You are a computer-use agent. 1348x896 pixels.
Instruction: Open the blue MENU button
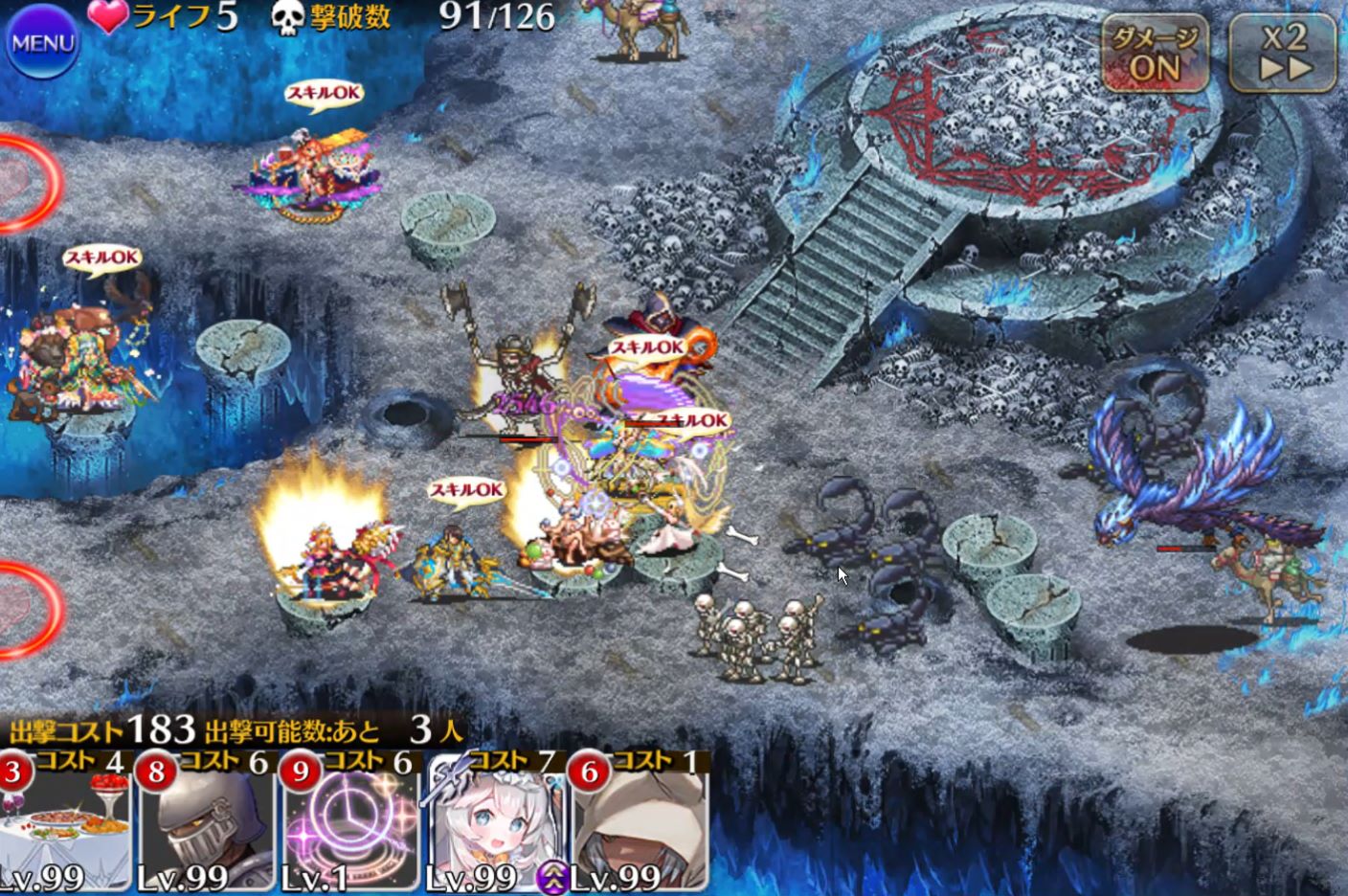tap(42, 43)
